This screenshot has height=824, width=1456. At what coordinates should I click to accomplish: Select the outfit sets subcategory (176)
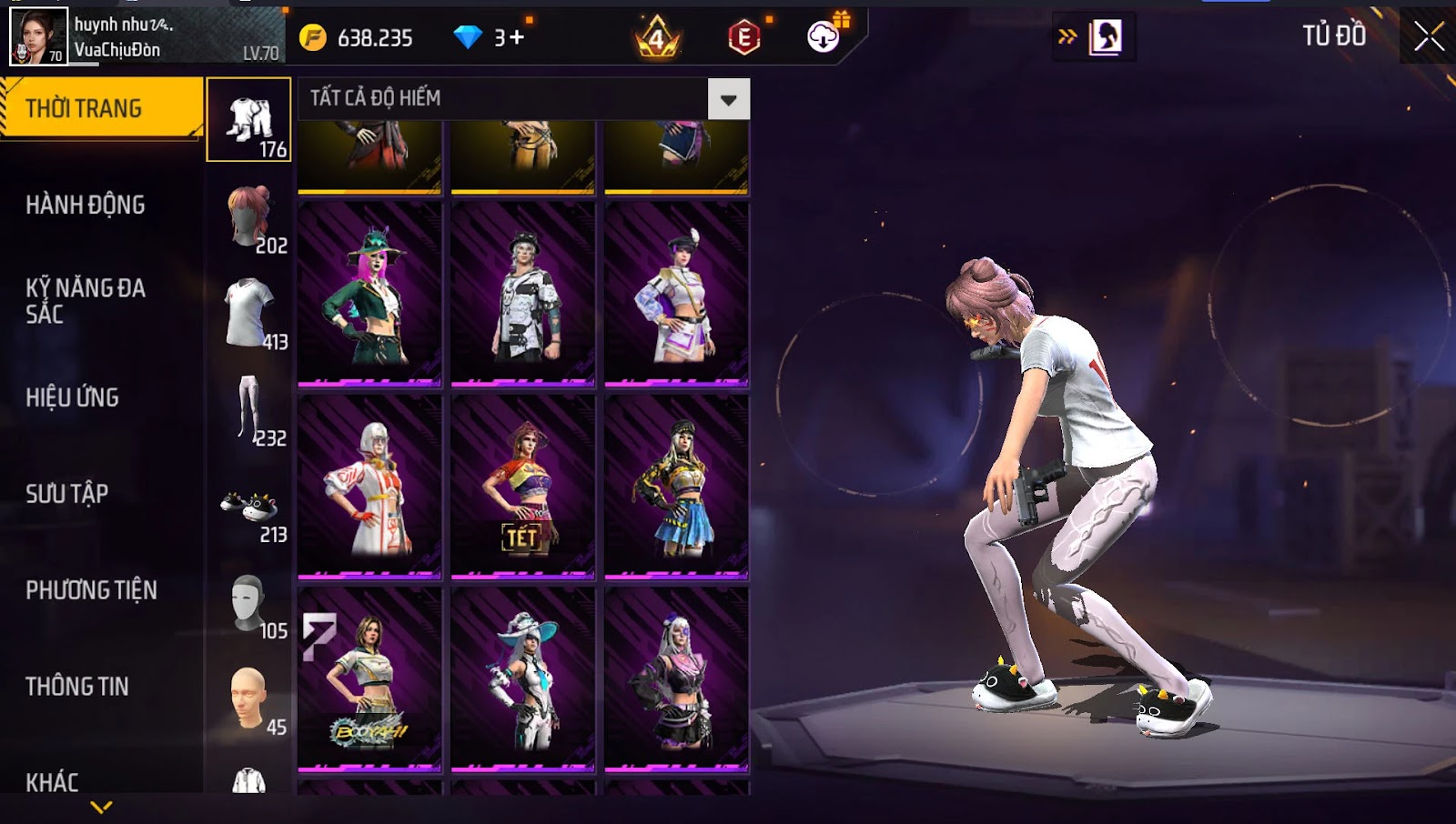tap(248, 120)
